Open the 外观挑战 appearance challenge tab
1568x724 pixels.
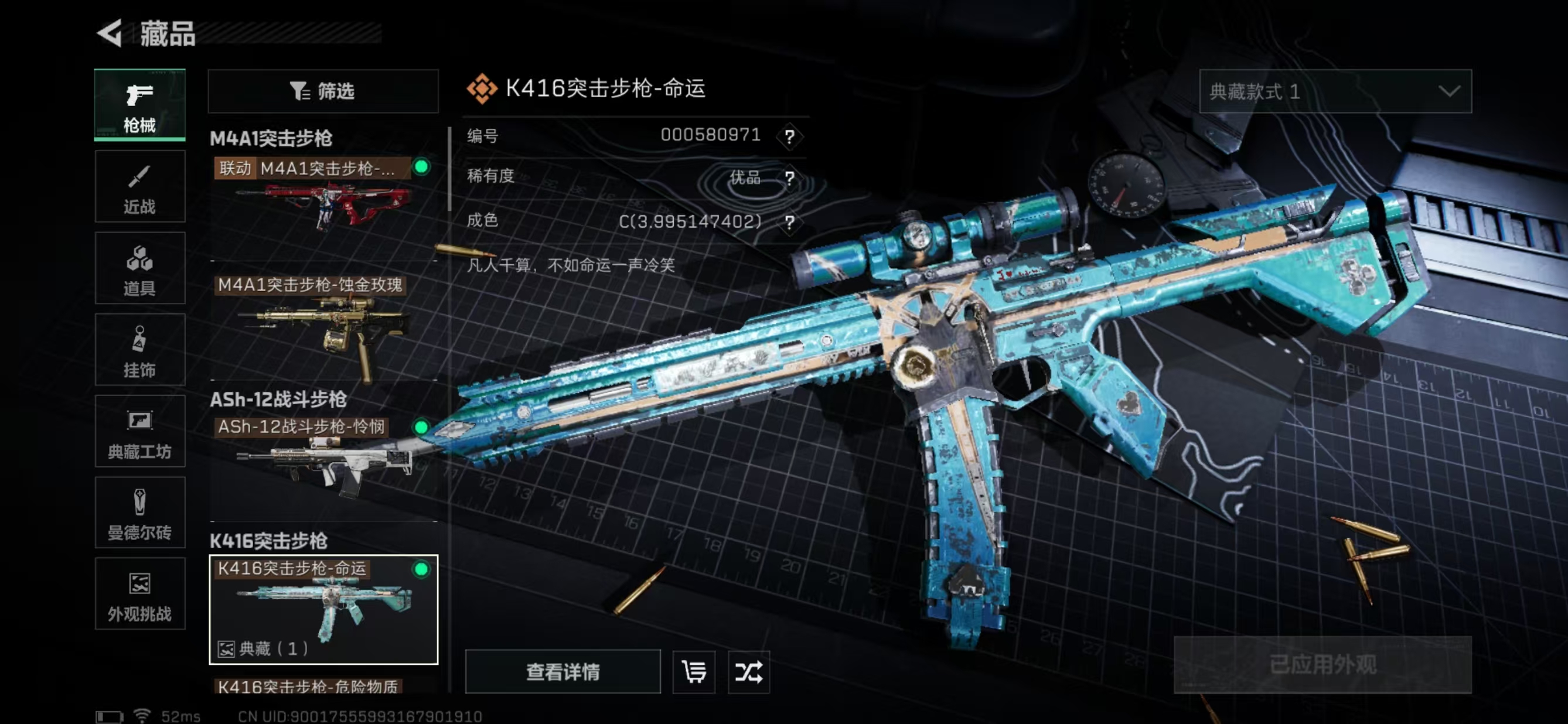click(x=139, y=595)
